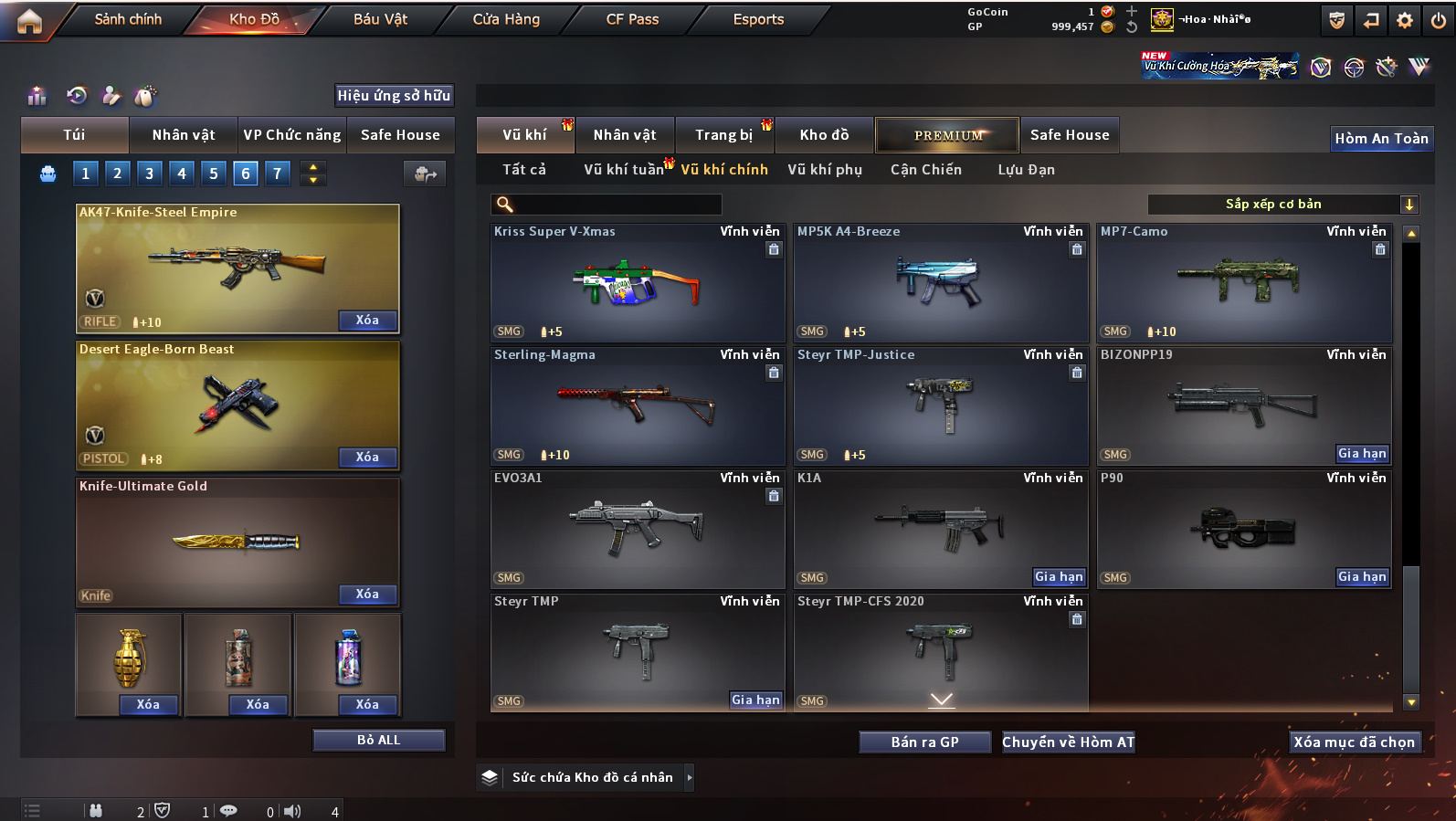Remove the AK47-Knife-Steel Empire with Xóa

tap(367, 321)
